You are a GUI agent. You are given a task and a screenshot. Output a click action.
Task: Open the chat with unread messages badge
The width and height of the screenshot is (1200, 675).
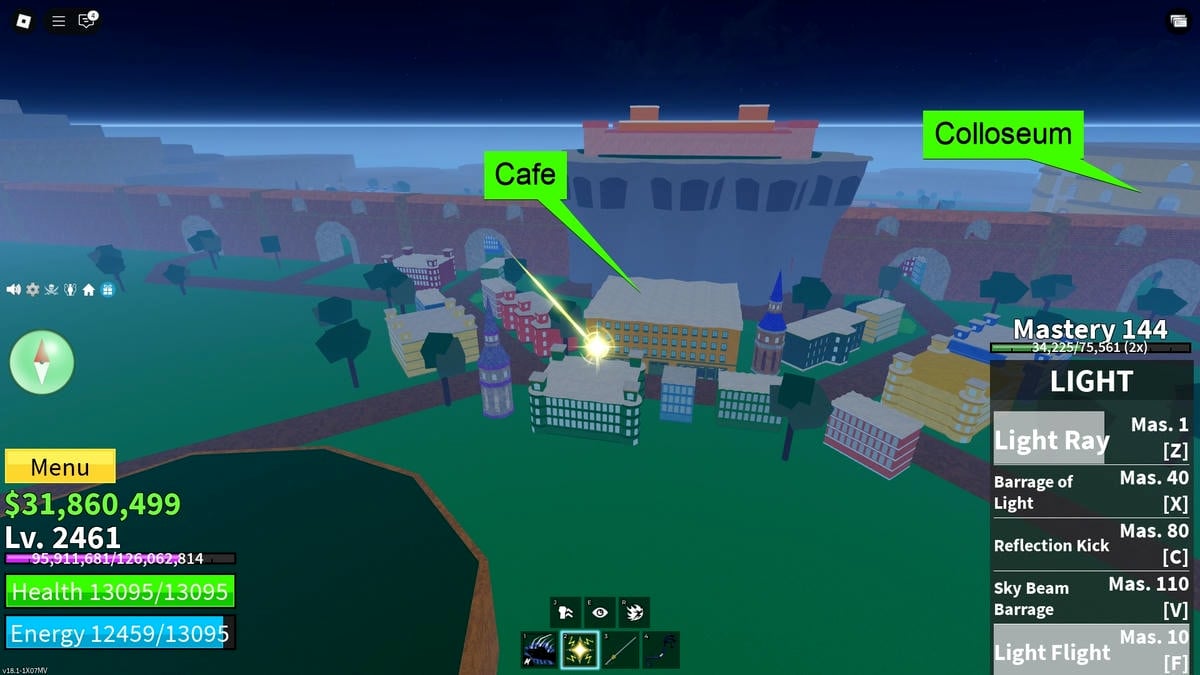(x=87, y=20)
